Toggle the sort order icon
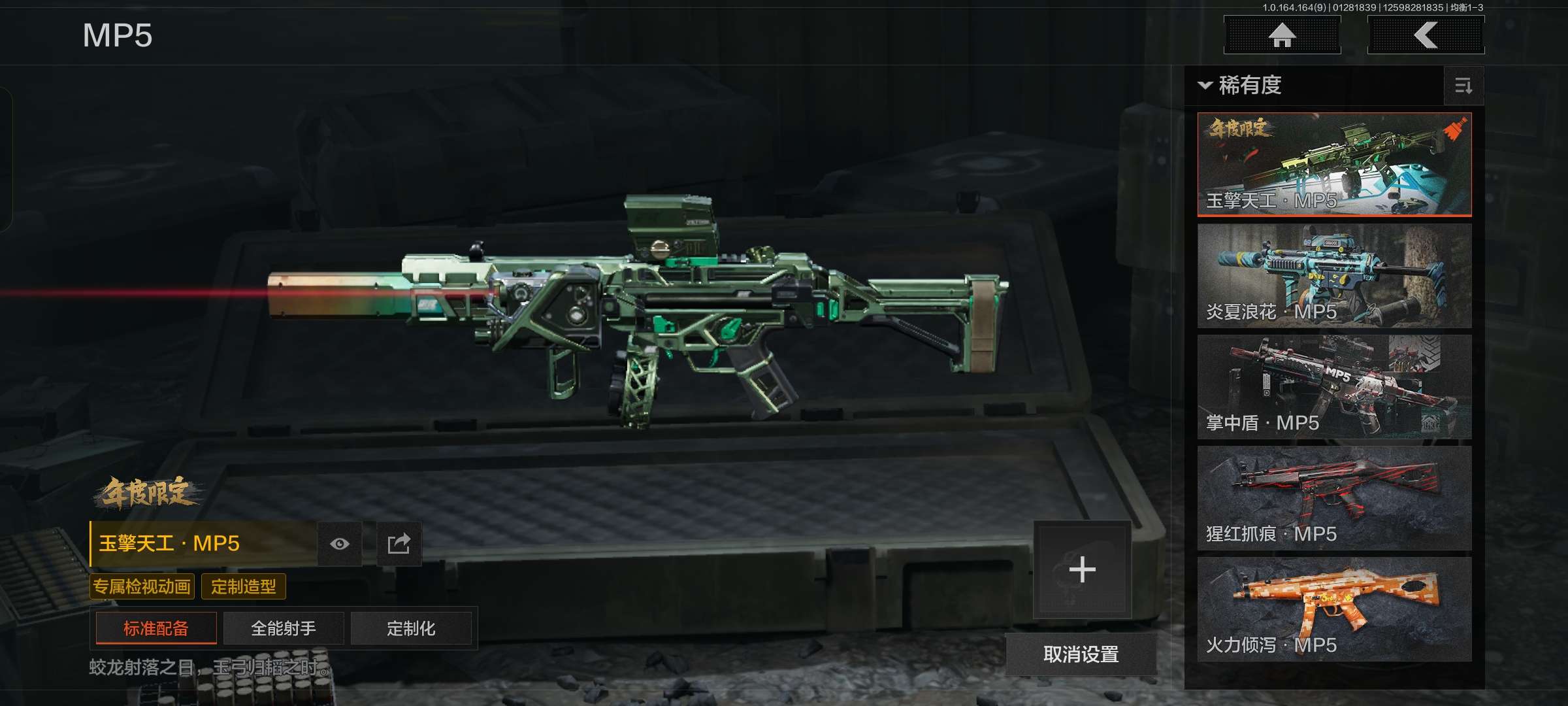The height and width of the screenshot is (706, 1568). point(1463,86)
